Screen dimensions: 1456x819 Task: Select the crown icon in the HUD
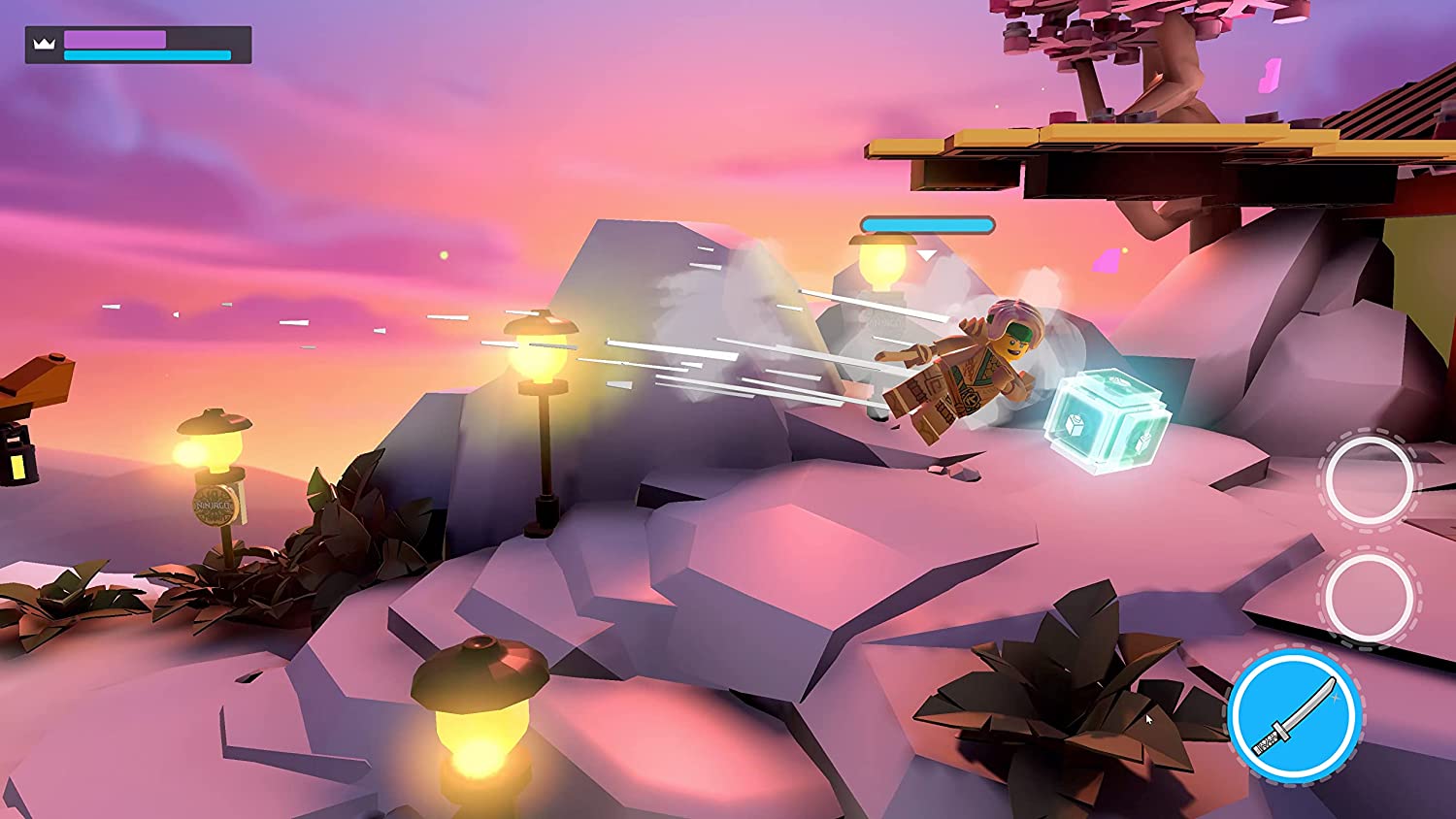coord(44,45)
